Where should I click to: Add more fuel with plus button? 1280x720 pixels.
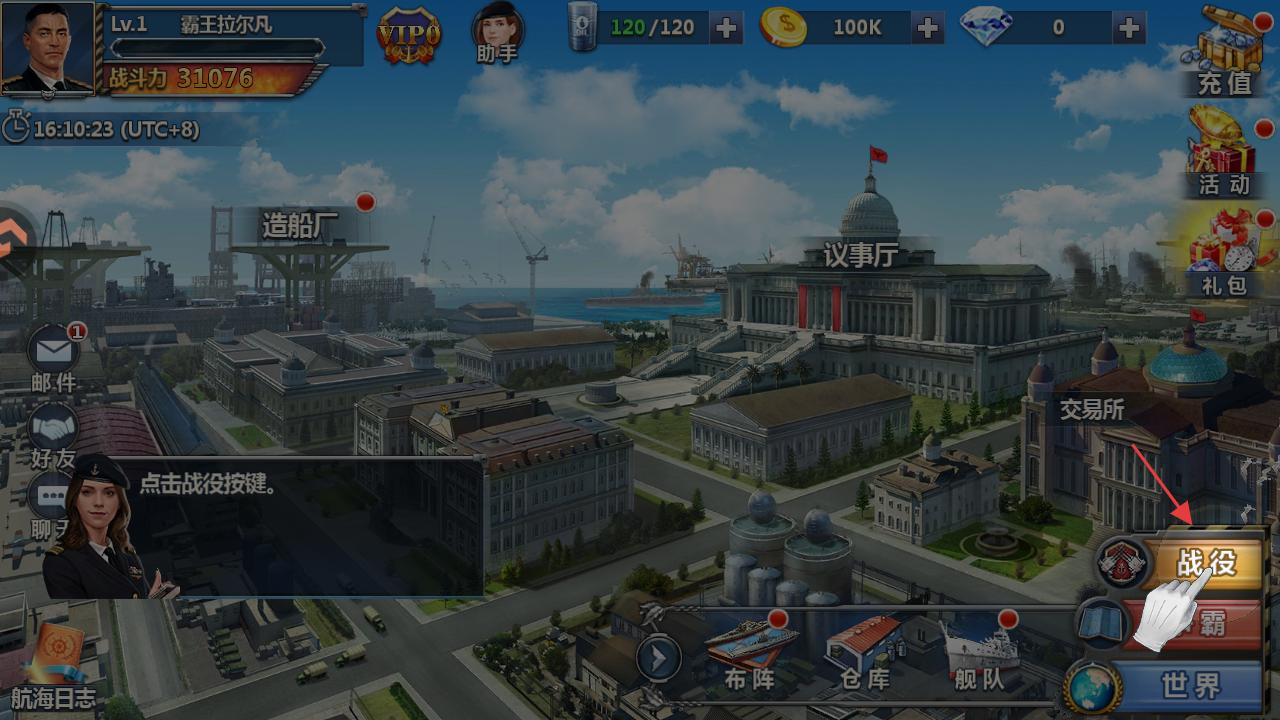coord(726,28)
